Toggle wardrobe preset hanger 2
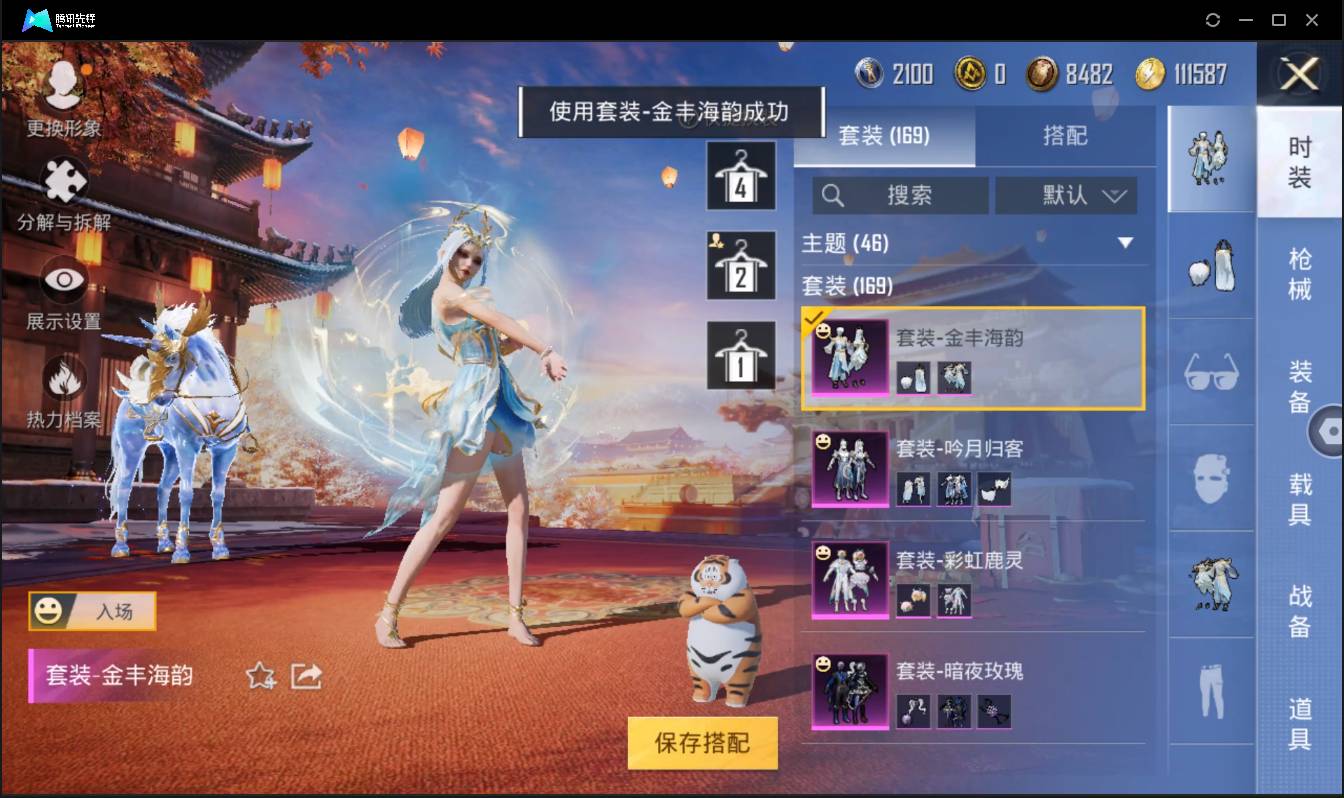The image size is (1344, 798). (741, 265)
